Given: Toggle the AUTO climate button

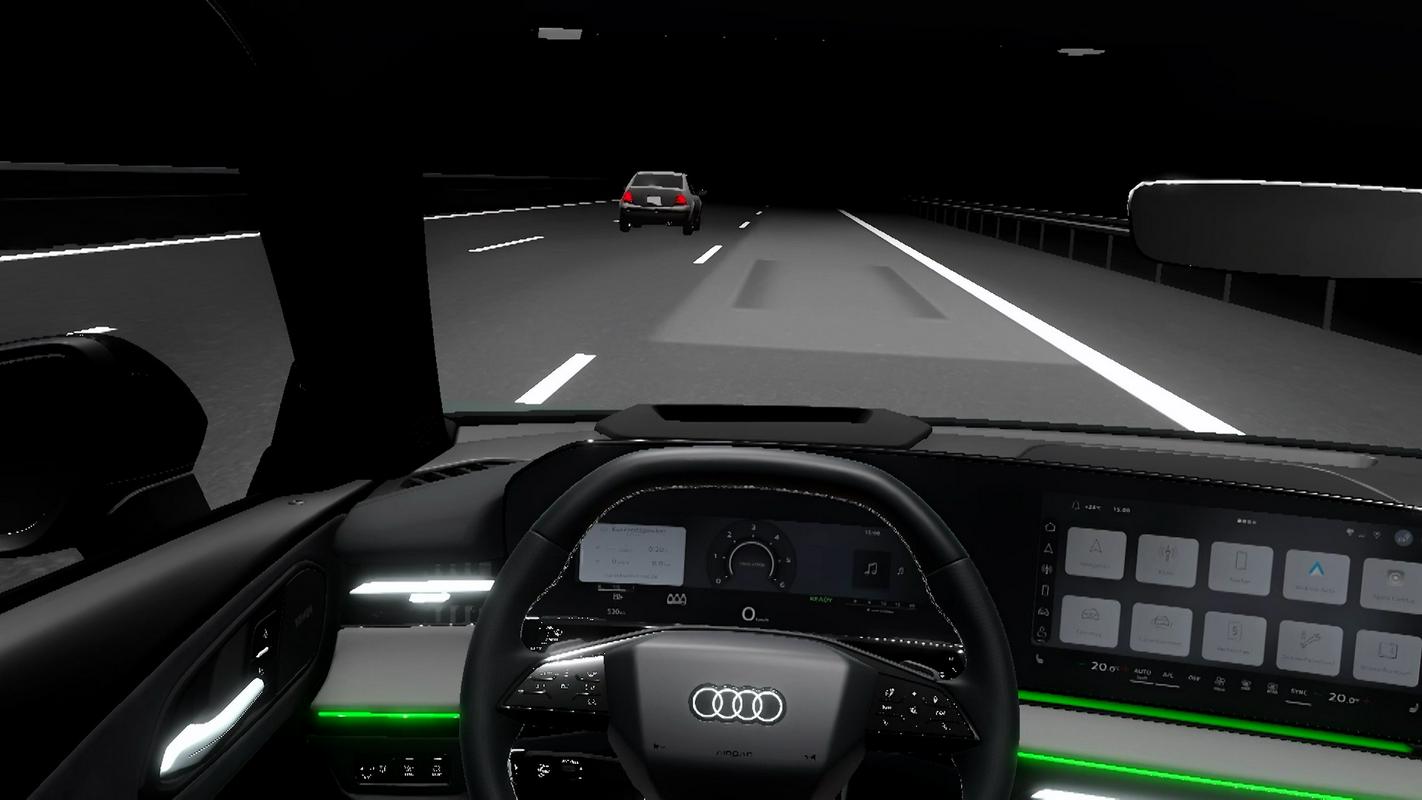Looking at the screenshot, I should [x=1142, y=673].
